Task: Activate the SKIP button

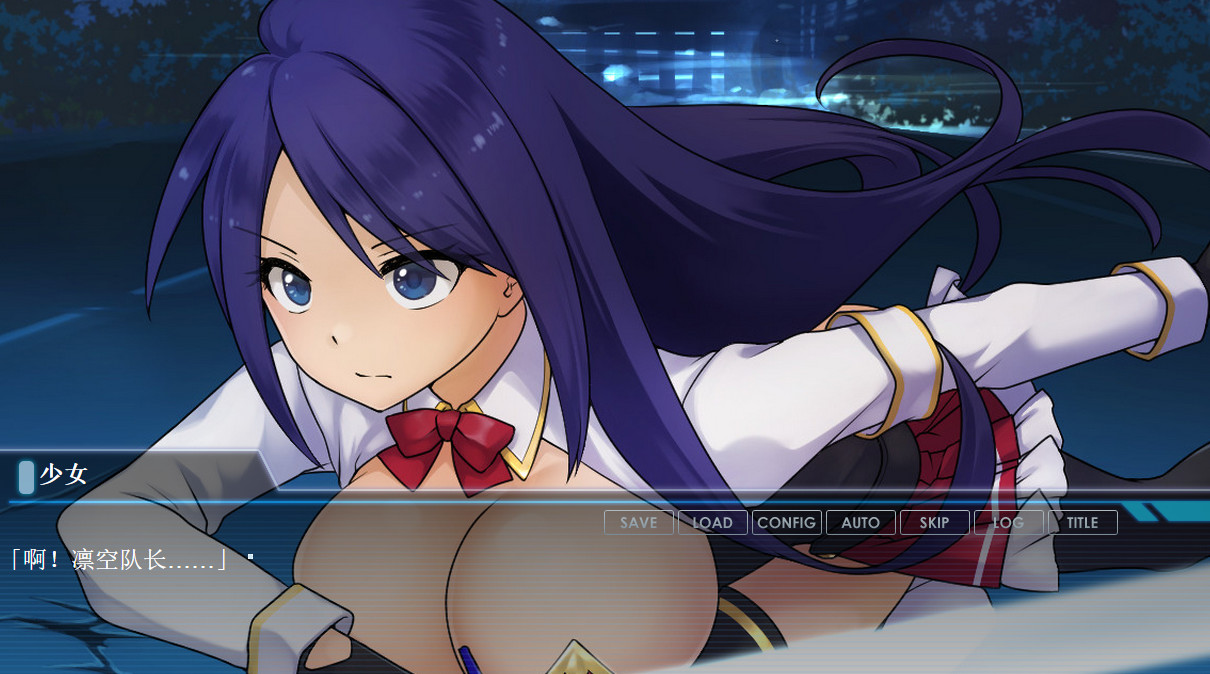Action: pyautogui.click(x=934, y=523)
